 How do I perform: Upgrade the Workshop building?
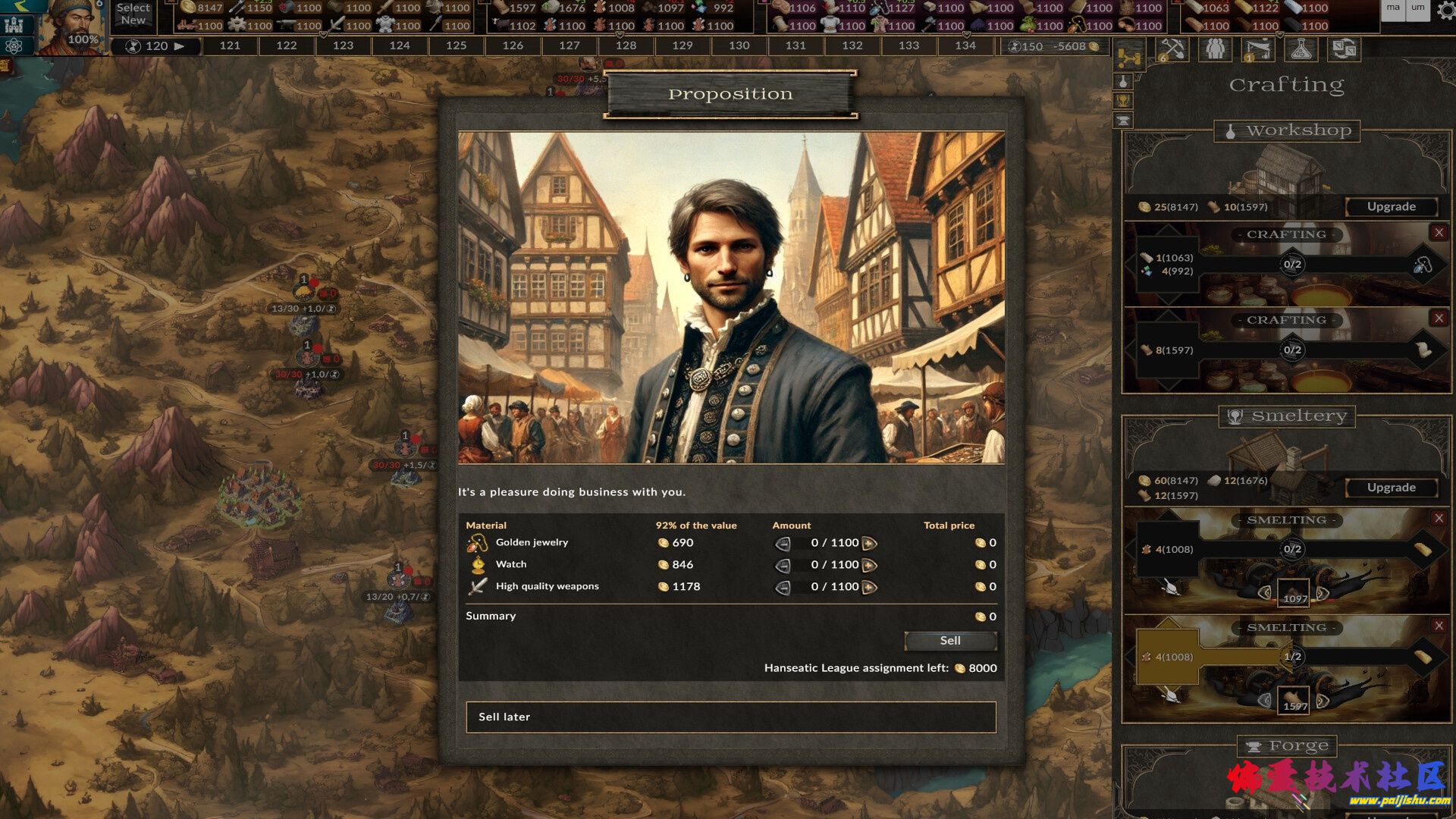(x=1391, y=206)
